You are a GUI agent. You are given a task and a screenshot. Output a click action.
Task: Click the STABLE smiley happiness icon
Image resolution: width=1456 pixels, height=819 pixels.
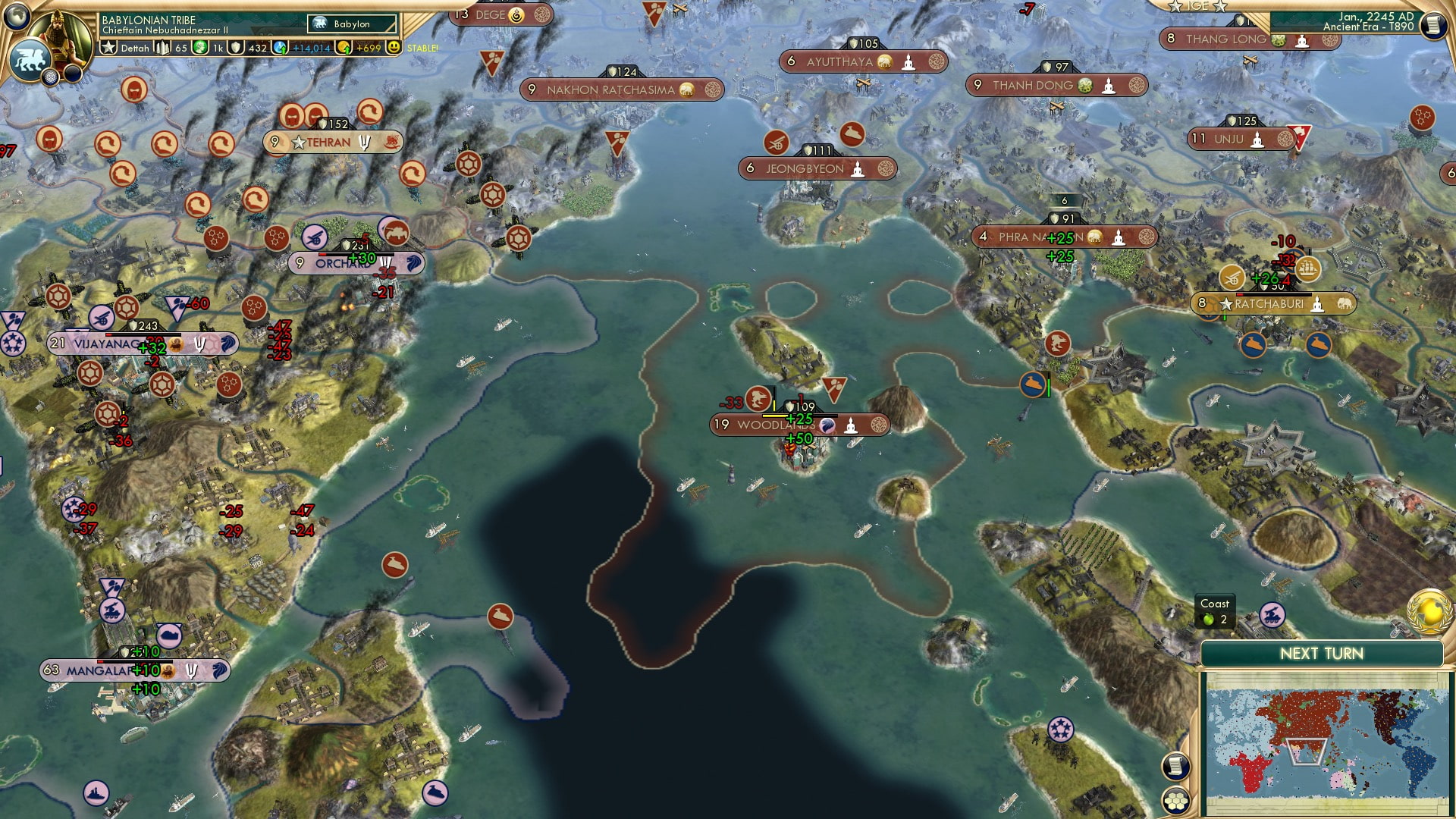click(x=394, y=48)
